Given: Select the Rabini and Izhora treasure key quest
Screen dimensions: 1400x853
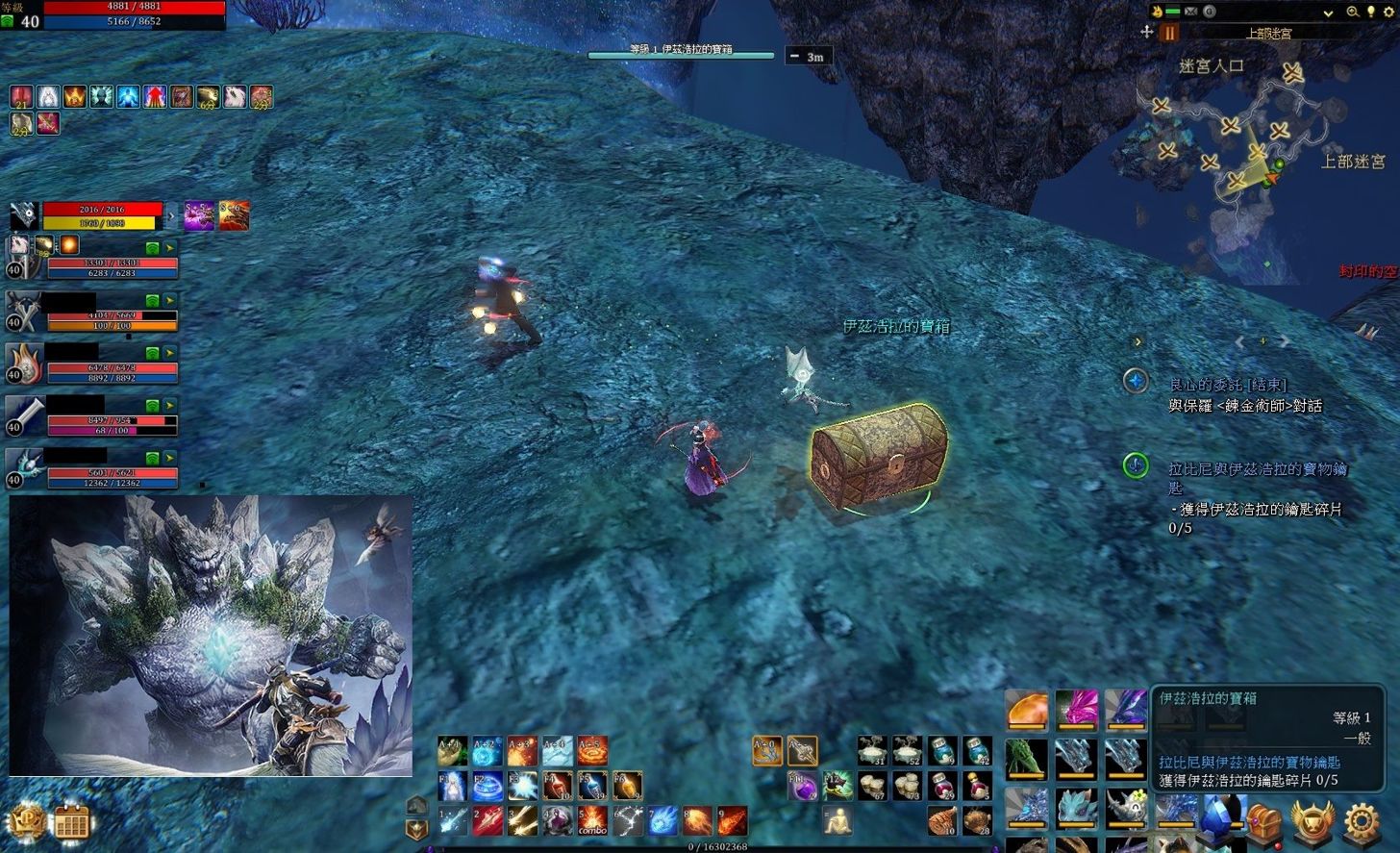Looking at the screenshot, I should [1257, 468].
